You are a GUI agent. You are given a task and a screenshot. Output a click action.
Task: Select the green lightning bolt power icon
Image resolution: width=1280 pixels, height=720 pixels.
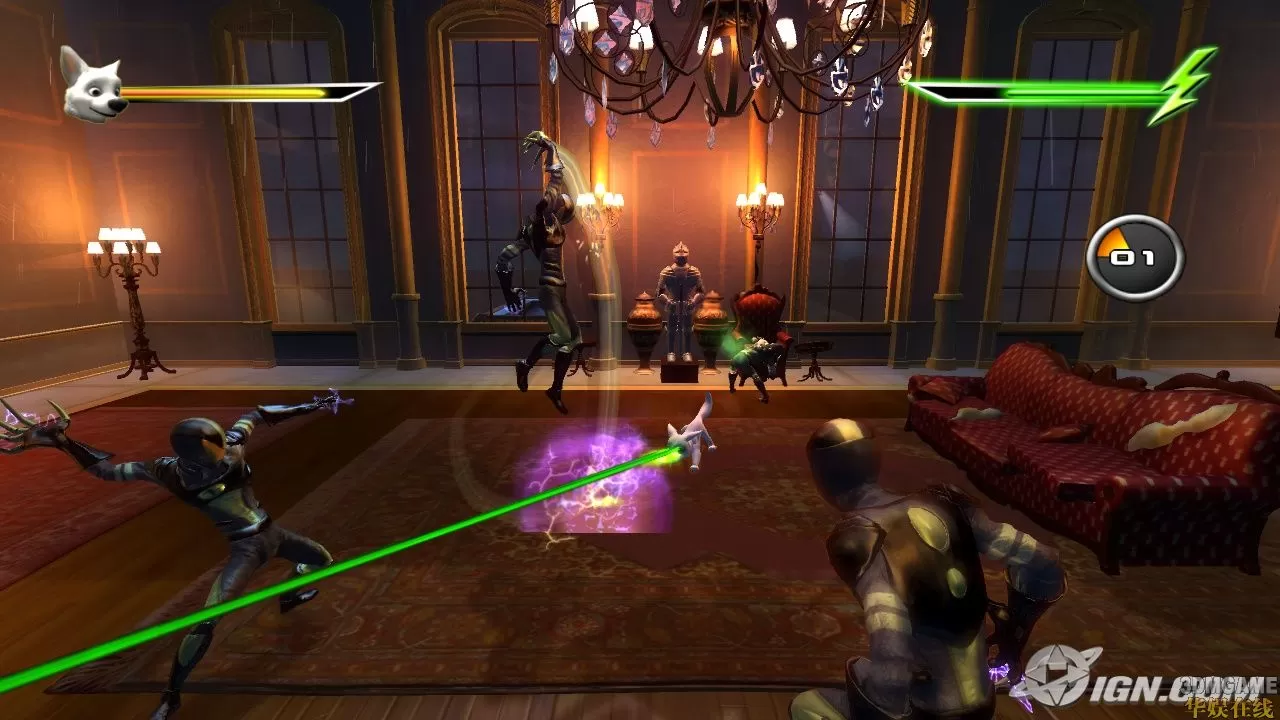click(x=1183, y=85)
